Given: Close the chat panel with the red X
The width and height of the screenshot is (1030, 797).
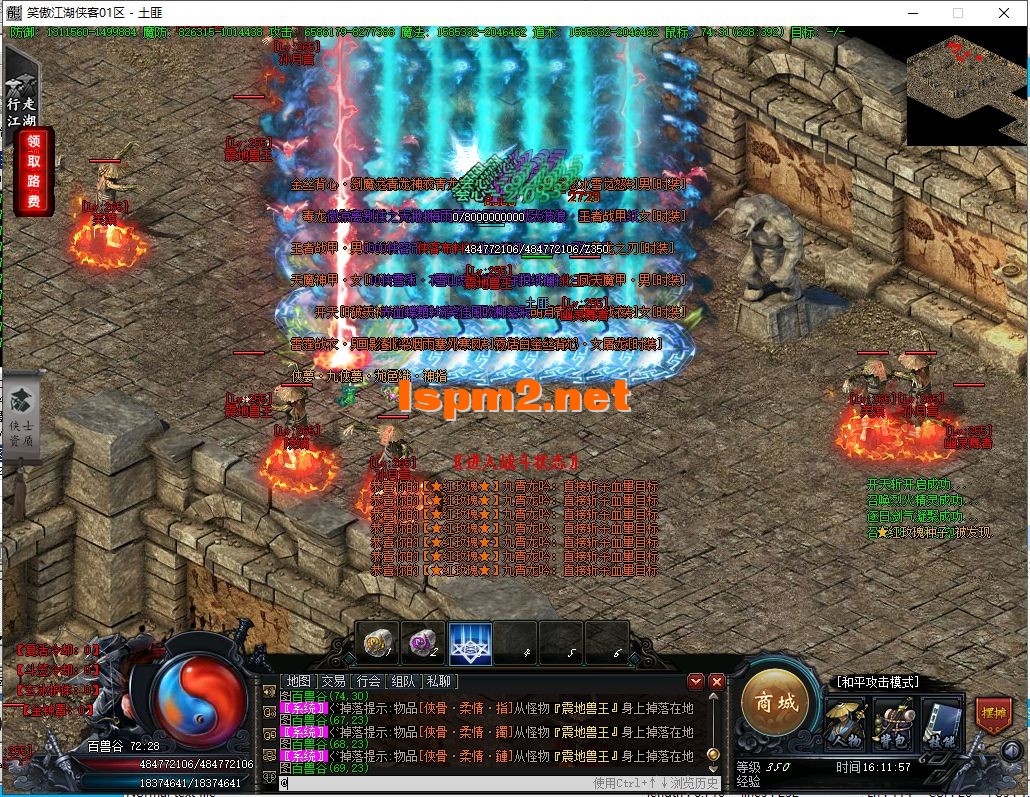Looking at the screenshot, I should (x=716, y=681).
